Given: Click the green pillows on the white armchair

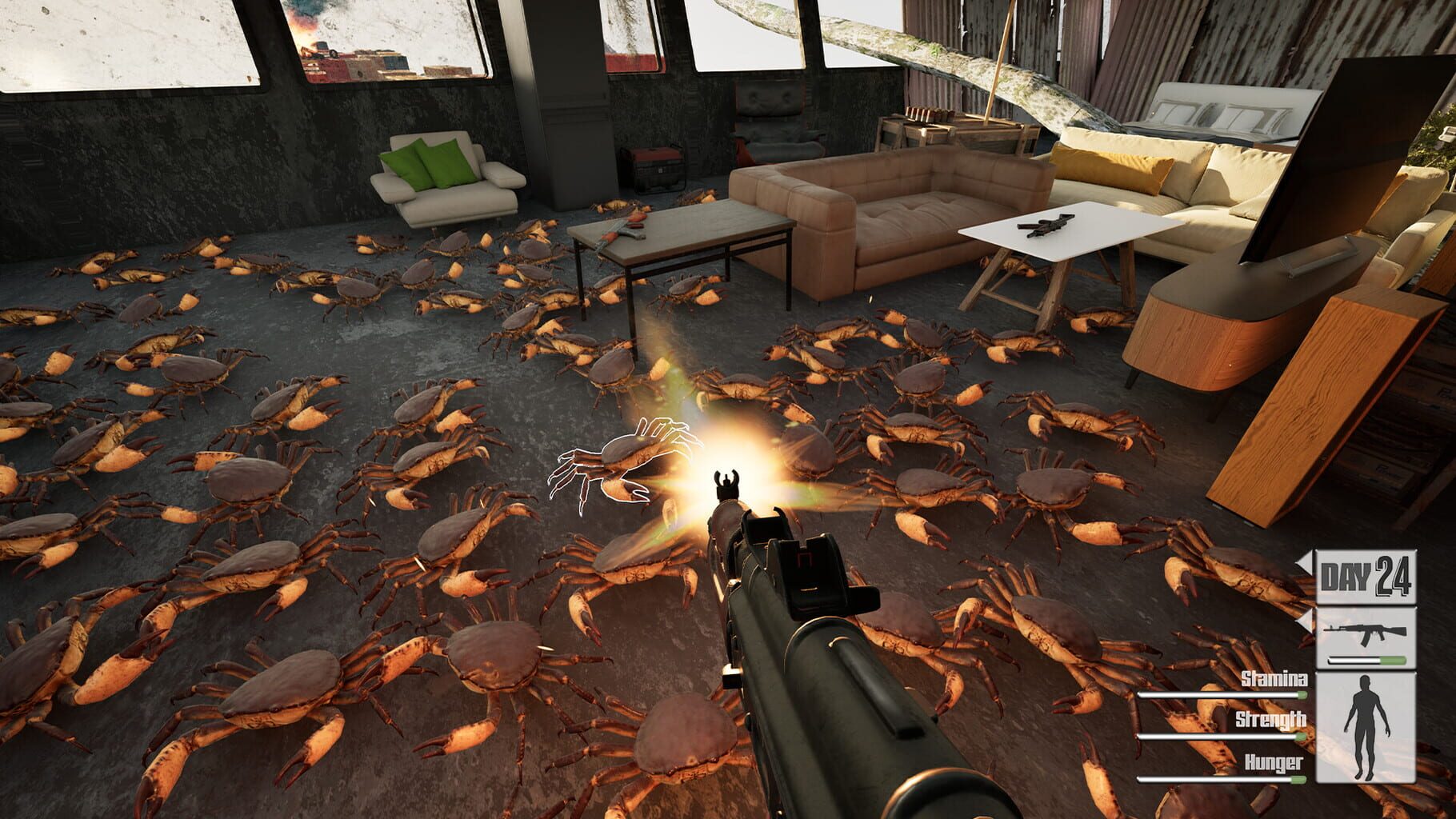Looking at the screenshot, I should pyautogui.click(x=428, y=160).
